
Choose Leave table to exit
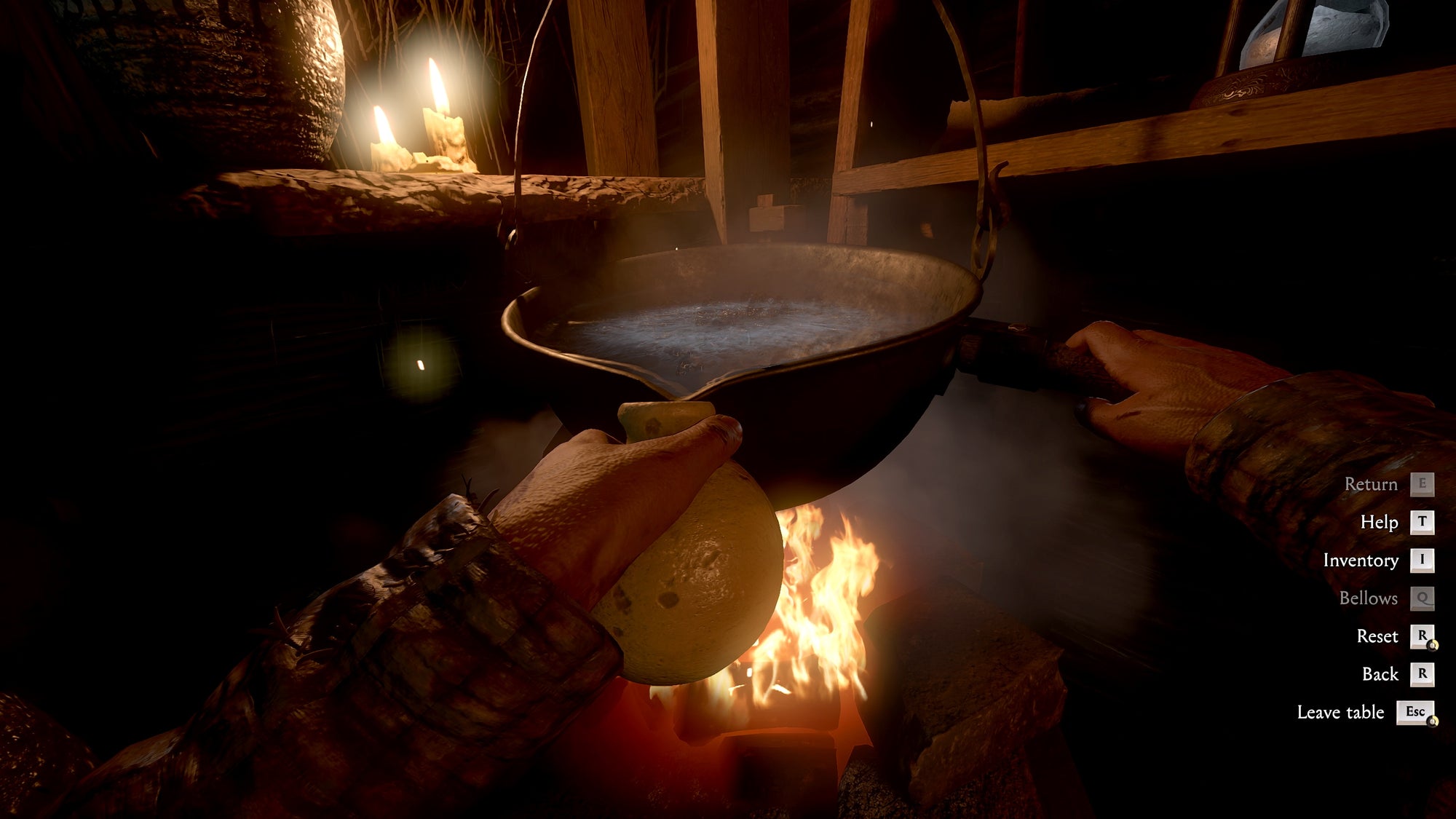pos(1342,712)
